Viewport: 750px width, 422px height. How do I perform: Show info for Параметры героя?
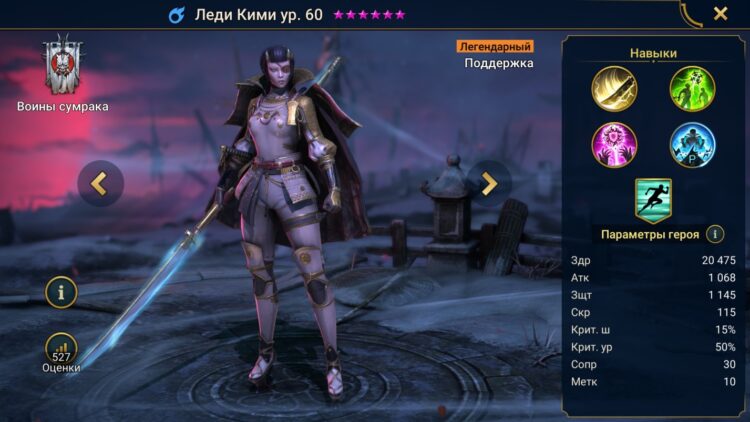715,234
